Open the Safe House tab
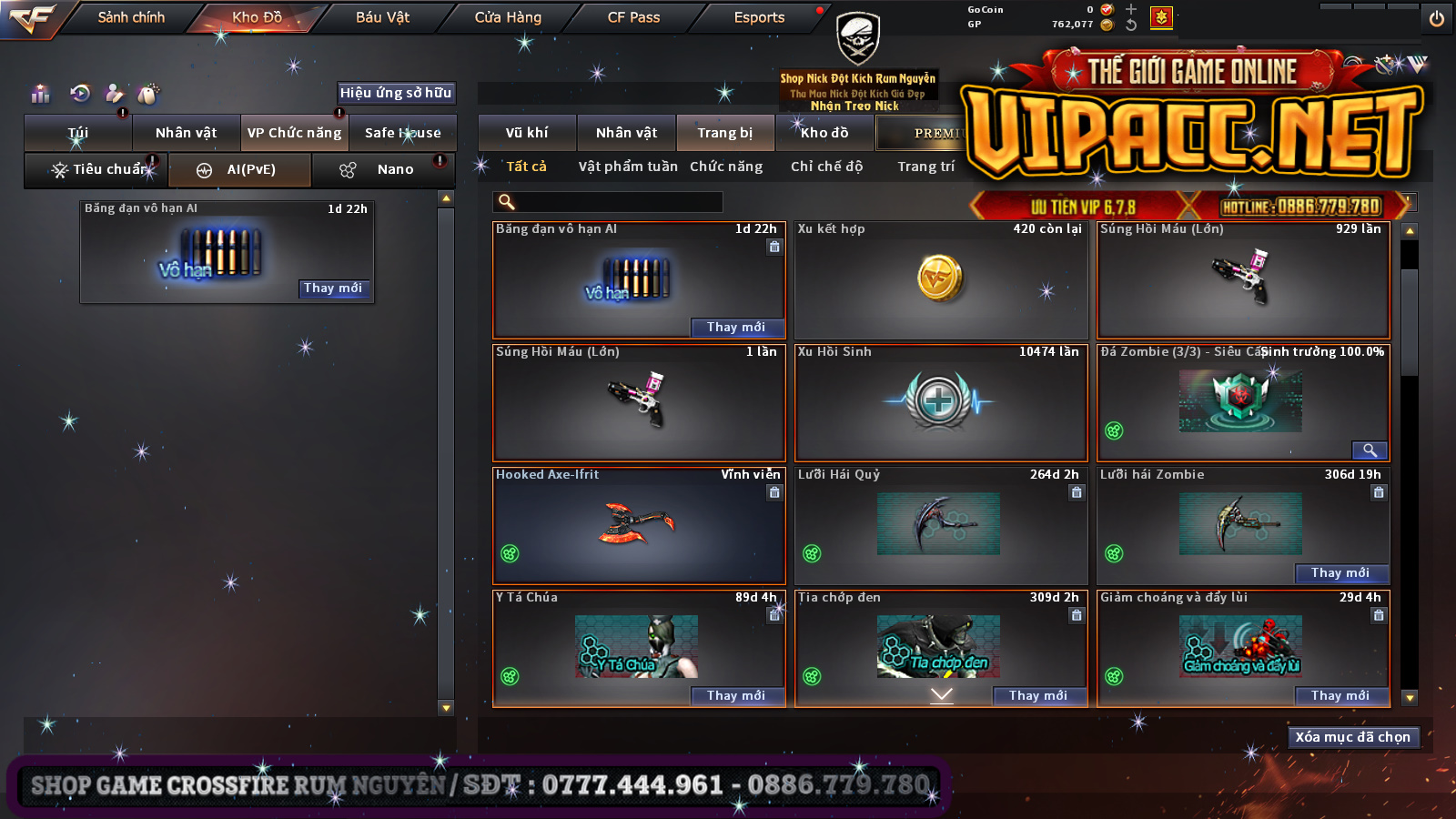This screenshot has width=1456, height=819. tap(402, 133)
